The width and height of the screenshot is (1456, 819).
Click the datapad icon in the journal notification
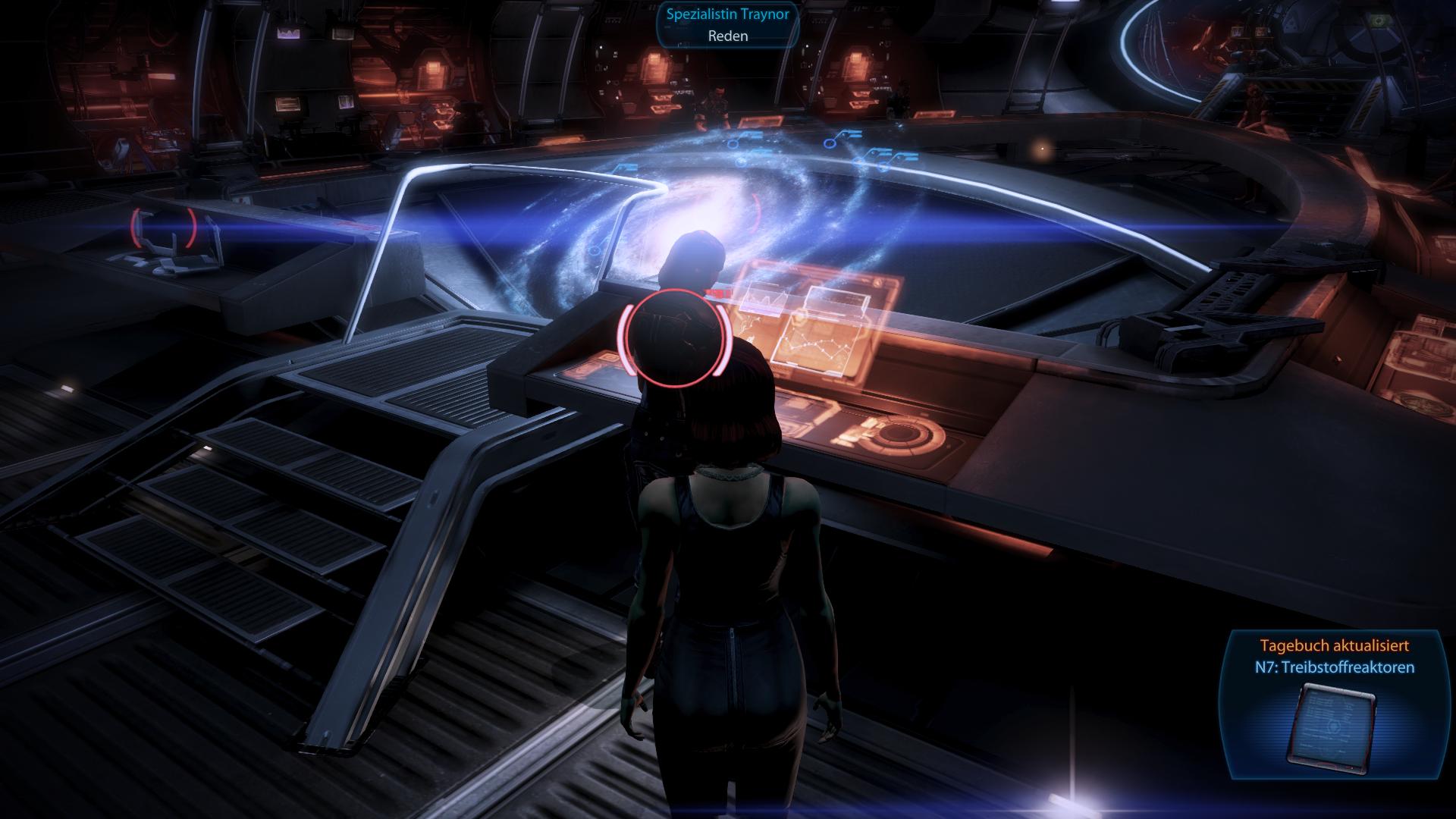(x=1332, y=722)
